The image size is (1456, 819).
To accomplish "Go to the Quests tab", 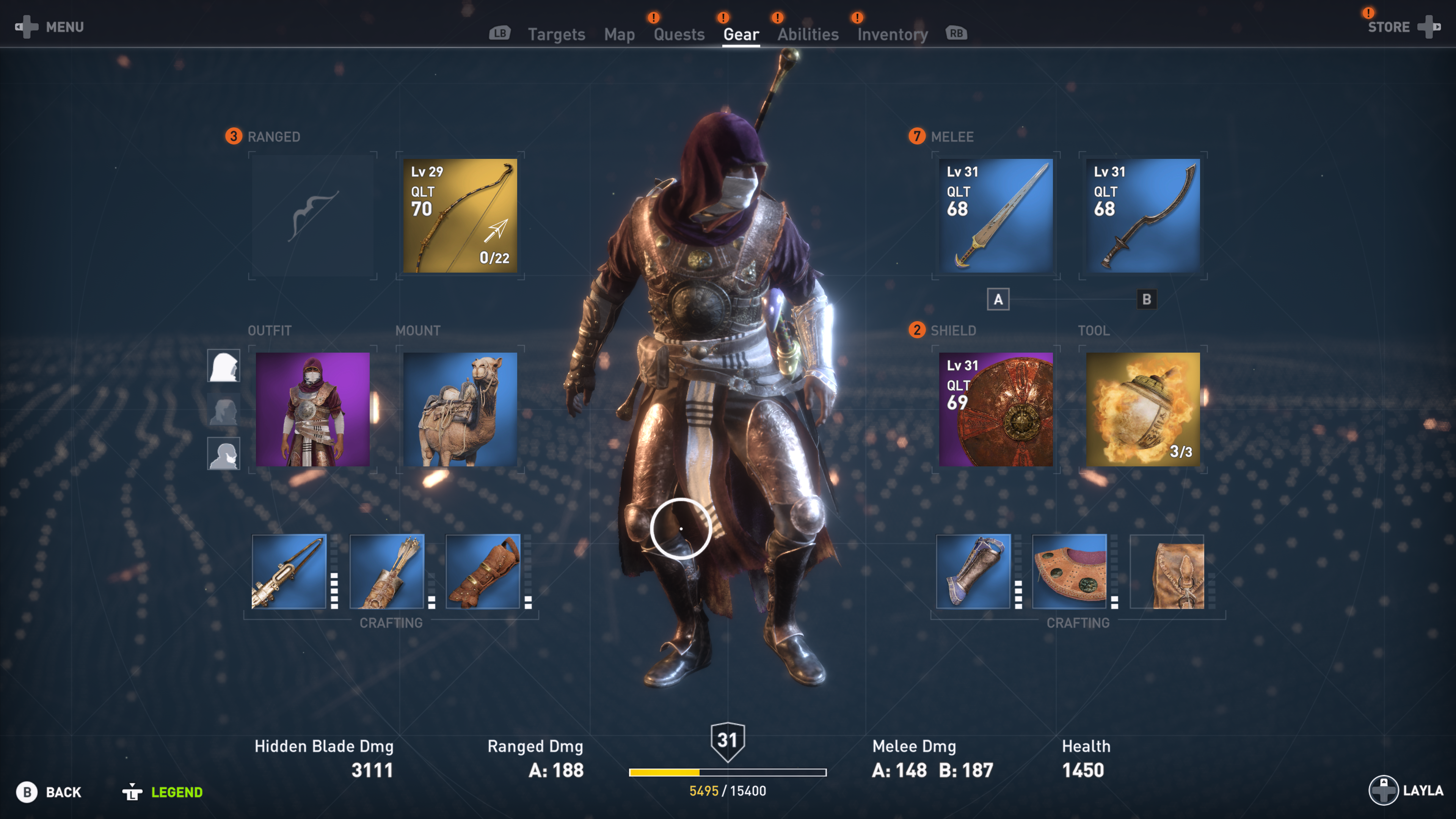I will tap(679, 35).
